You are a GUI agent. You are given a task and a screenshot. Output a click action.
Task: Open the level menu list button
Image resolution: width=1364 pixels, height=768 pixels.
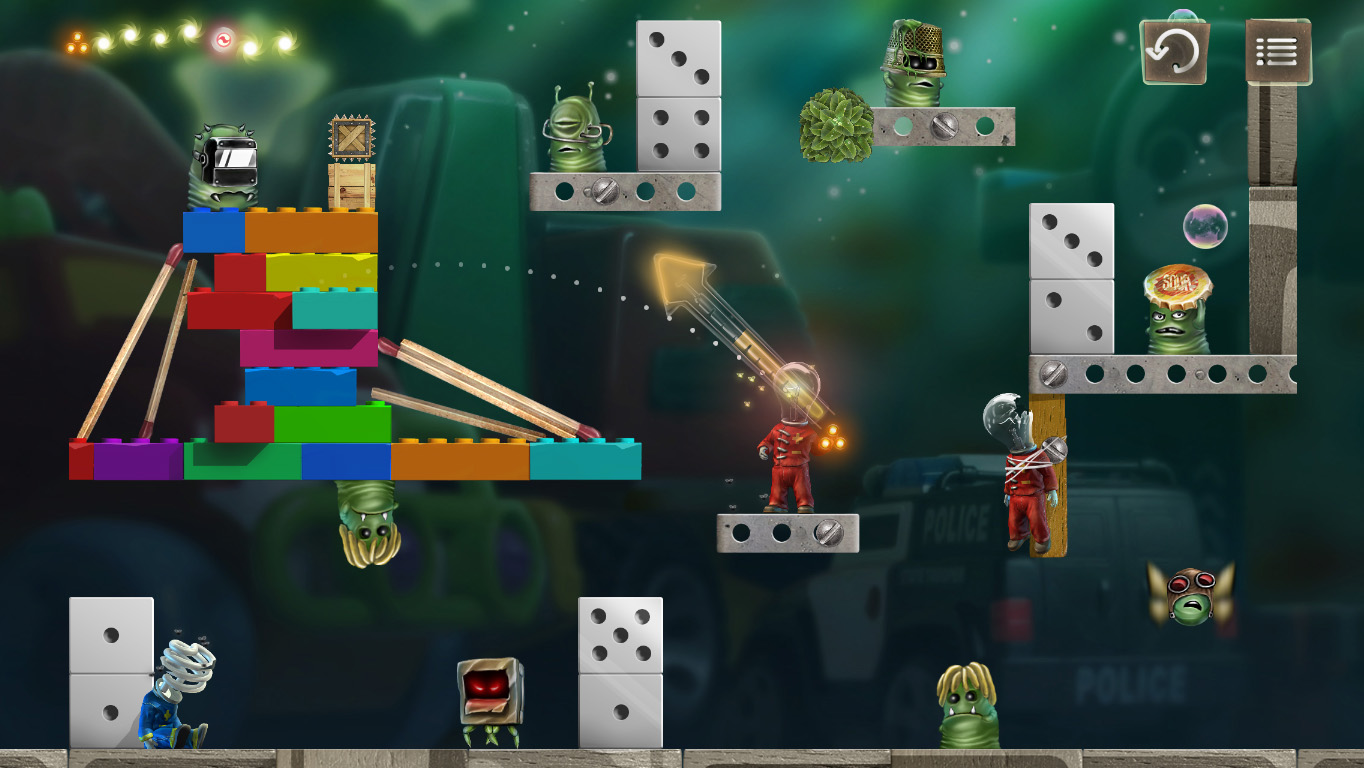click(1278, 52)
